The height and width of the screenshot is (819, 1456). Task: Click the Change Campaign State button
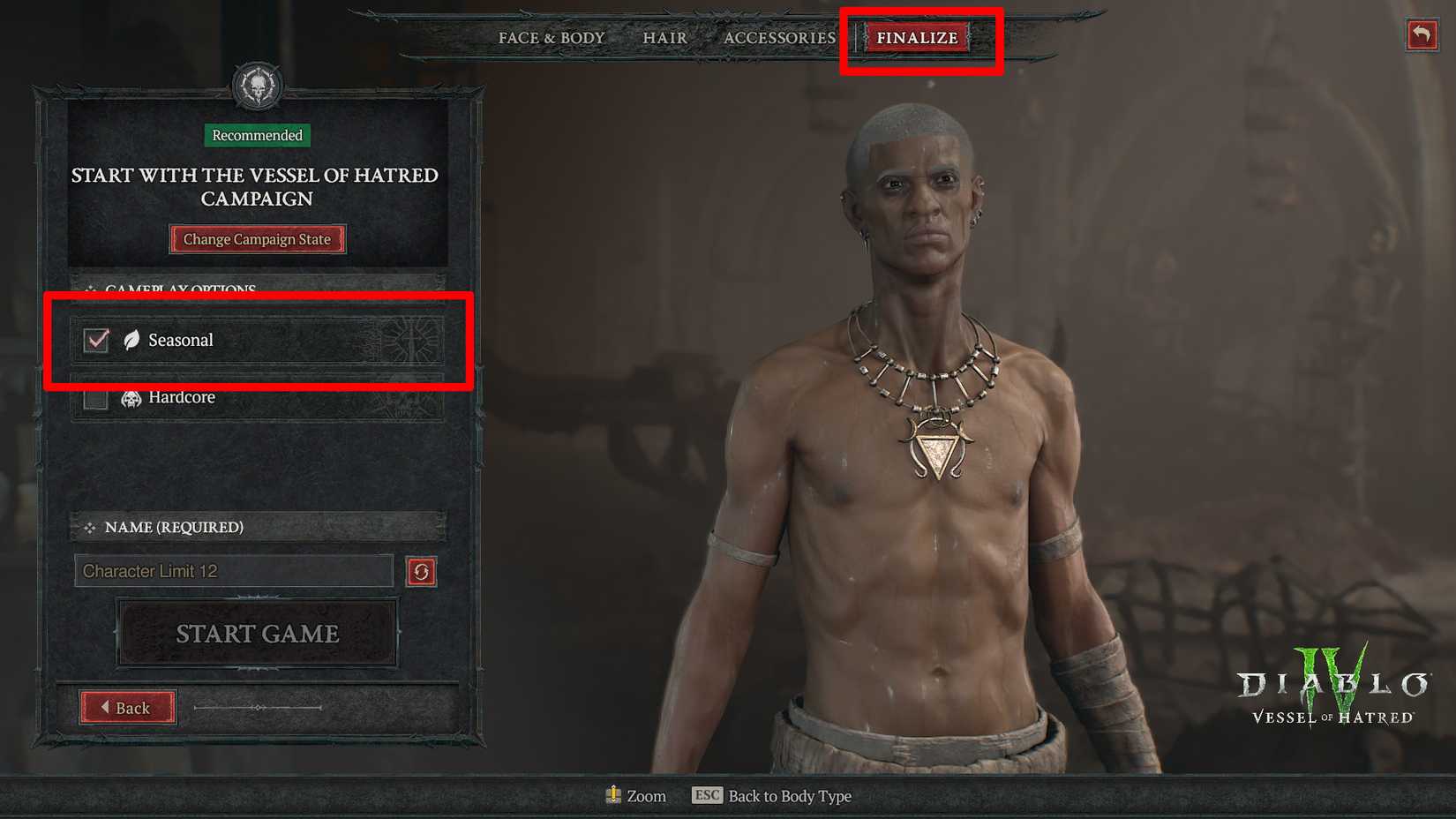(257, 239)
